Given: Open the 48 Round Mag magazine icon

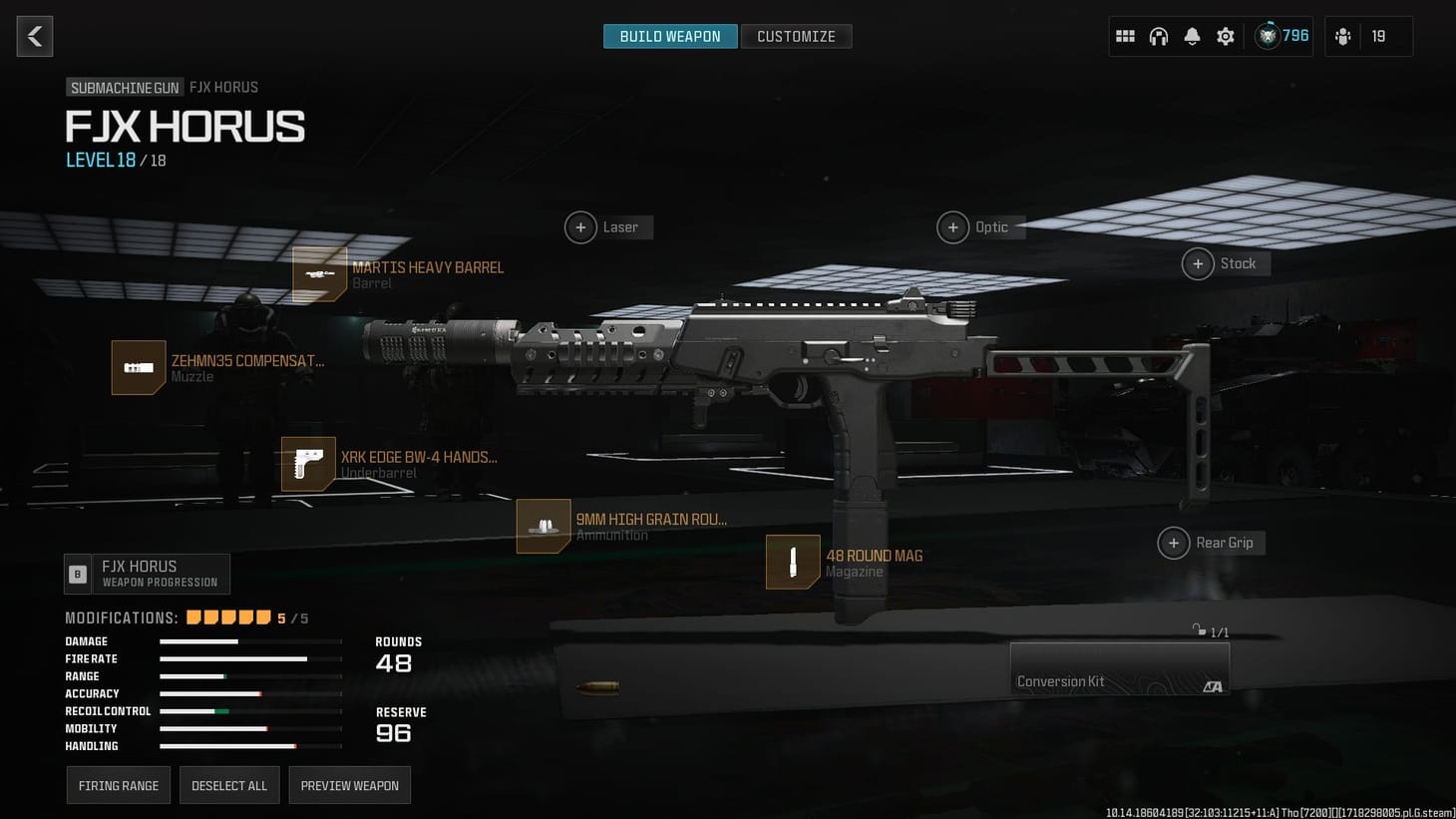Looking at the screenshot, I should pyautogui.click(x=791, y=562).
